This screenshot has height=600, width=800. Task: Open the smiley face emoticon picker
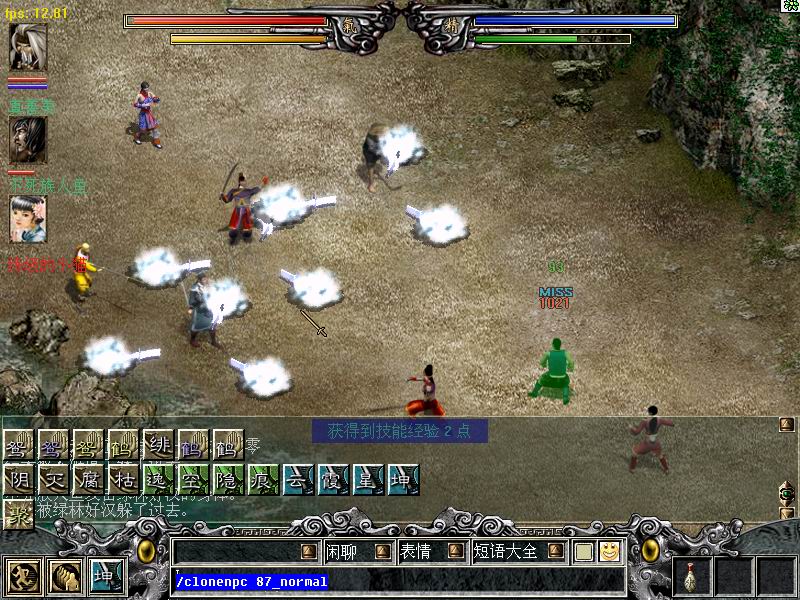coord(609,551)
